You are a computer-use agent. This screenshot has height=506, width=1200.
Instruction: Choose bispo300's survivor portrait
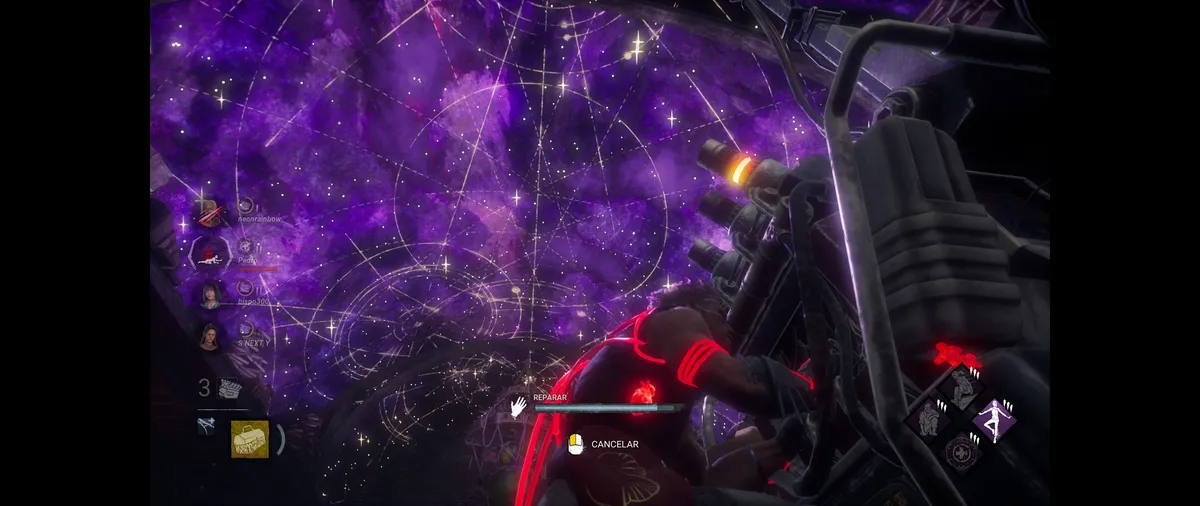pos(210,295)
